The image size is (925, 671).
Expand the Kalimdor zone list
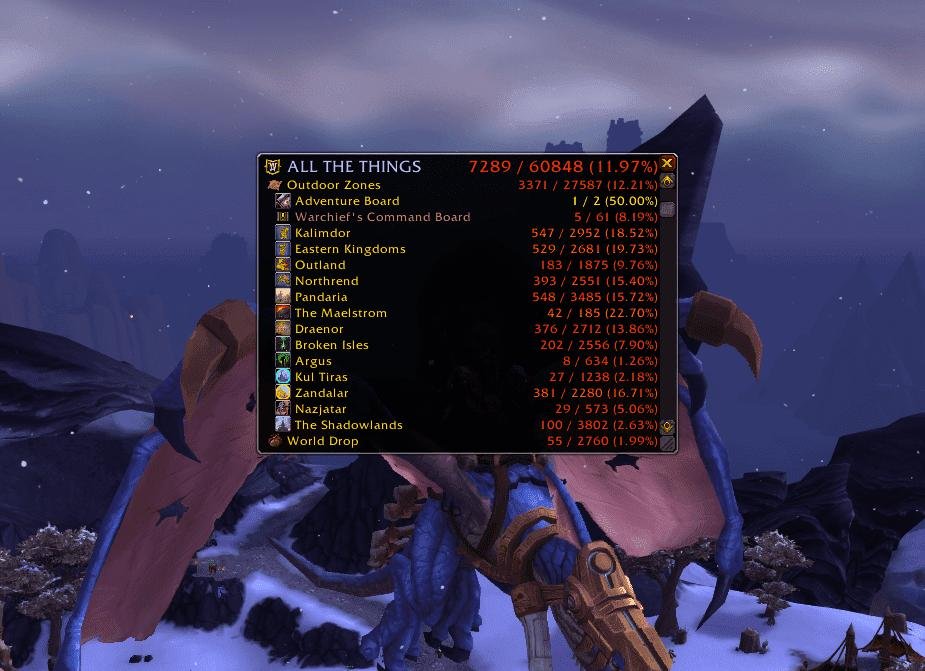click(x=322, y=233)
